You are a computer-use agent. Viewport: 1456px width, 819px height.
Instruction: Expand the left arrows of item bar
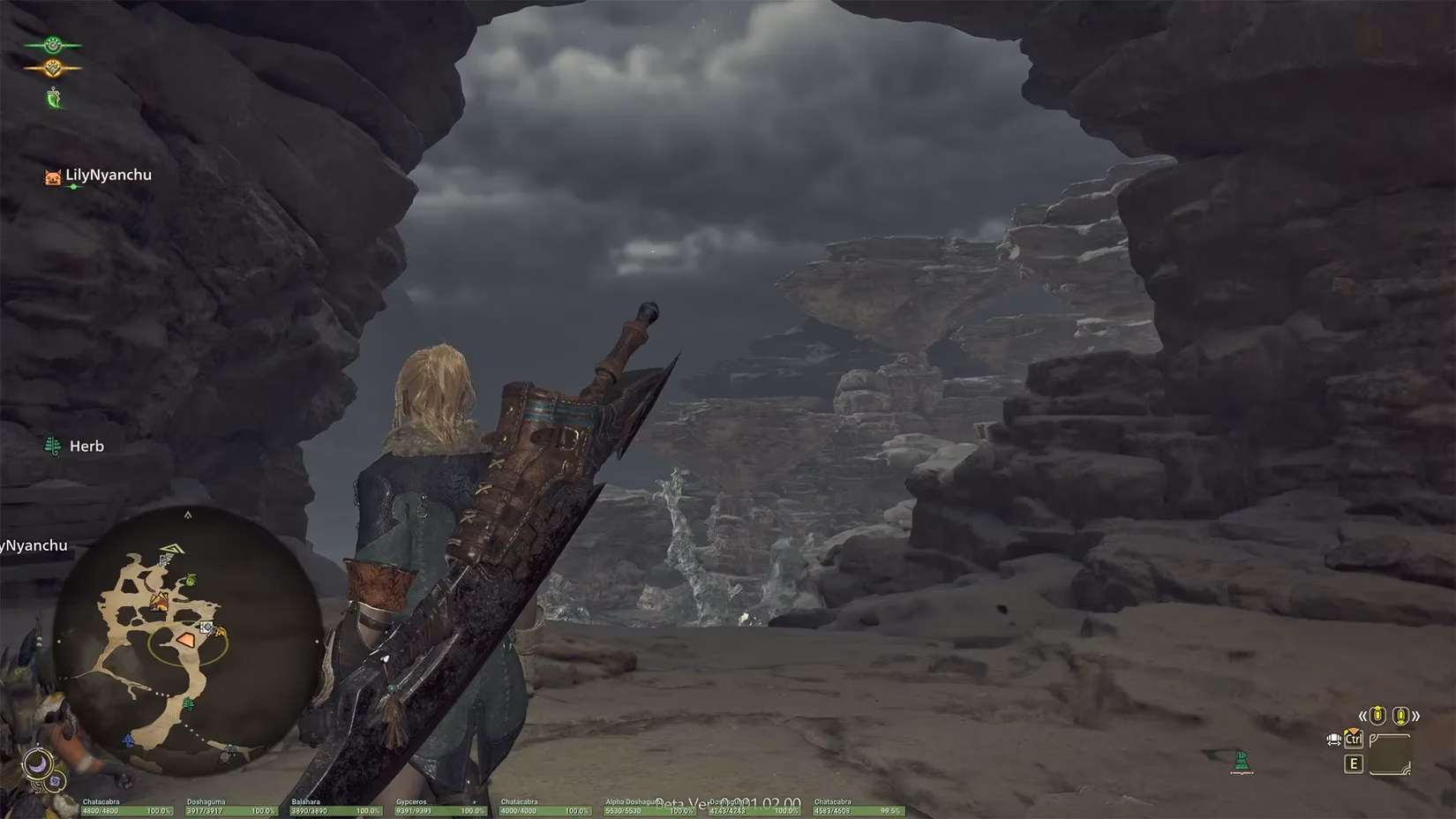1362,714
